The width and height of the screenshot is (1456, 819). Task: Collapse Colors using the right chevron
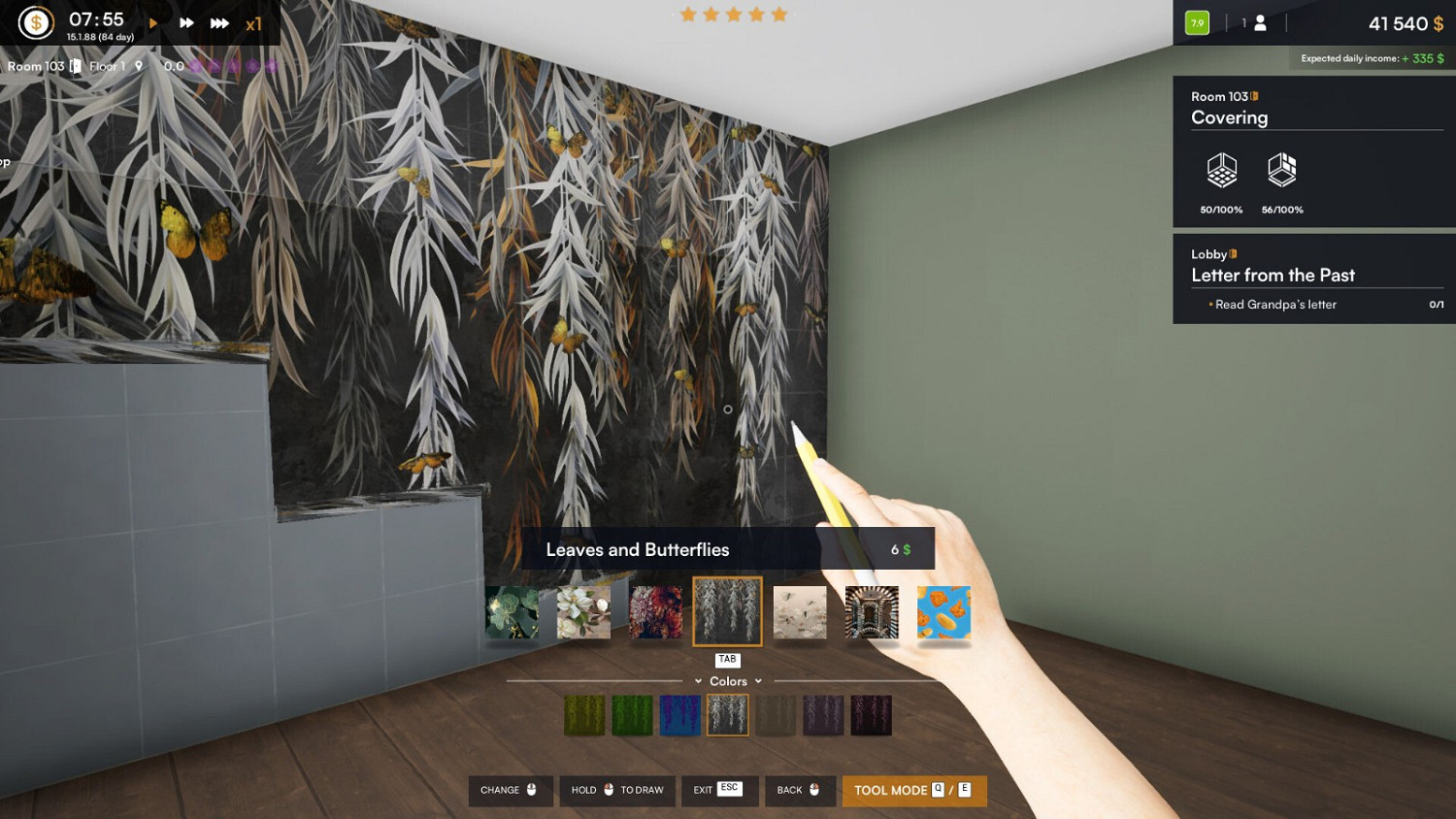pyautogui.click(x=758, y=681)
